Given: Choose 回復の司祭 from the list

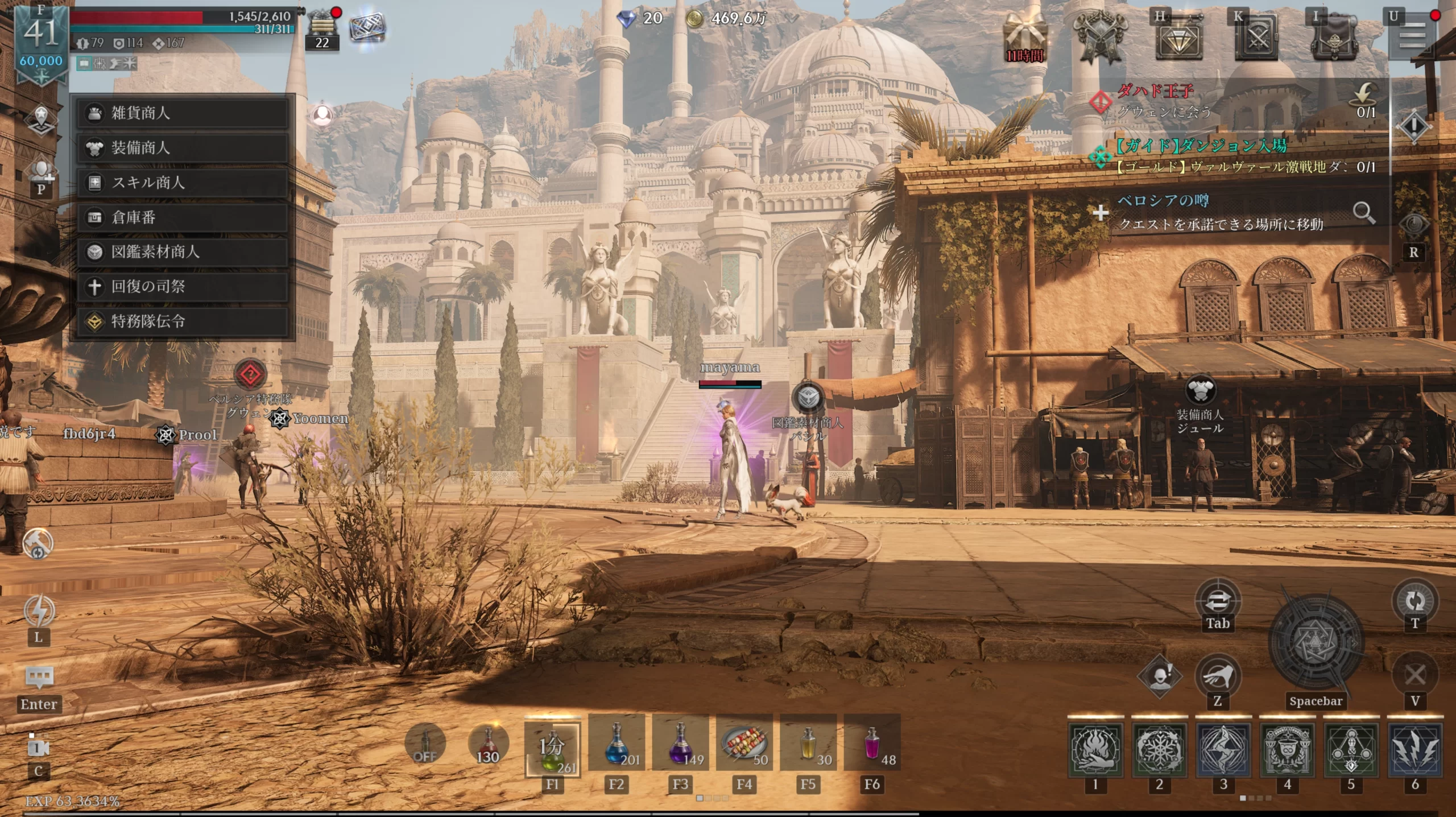Looking at the screenshot, I should pyautogui.click(x=182, y=287).
